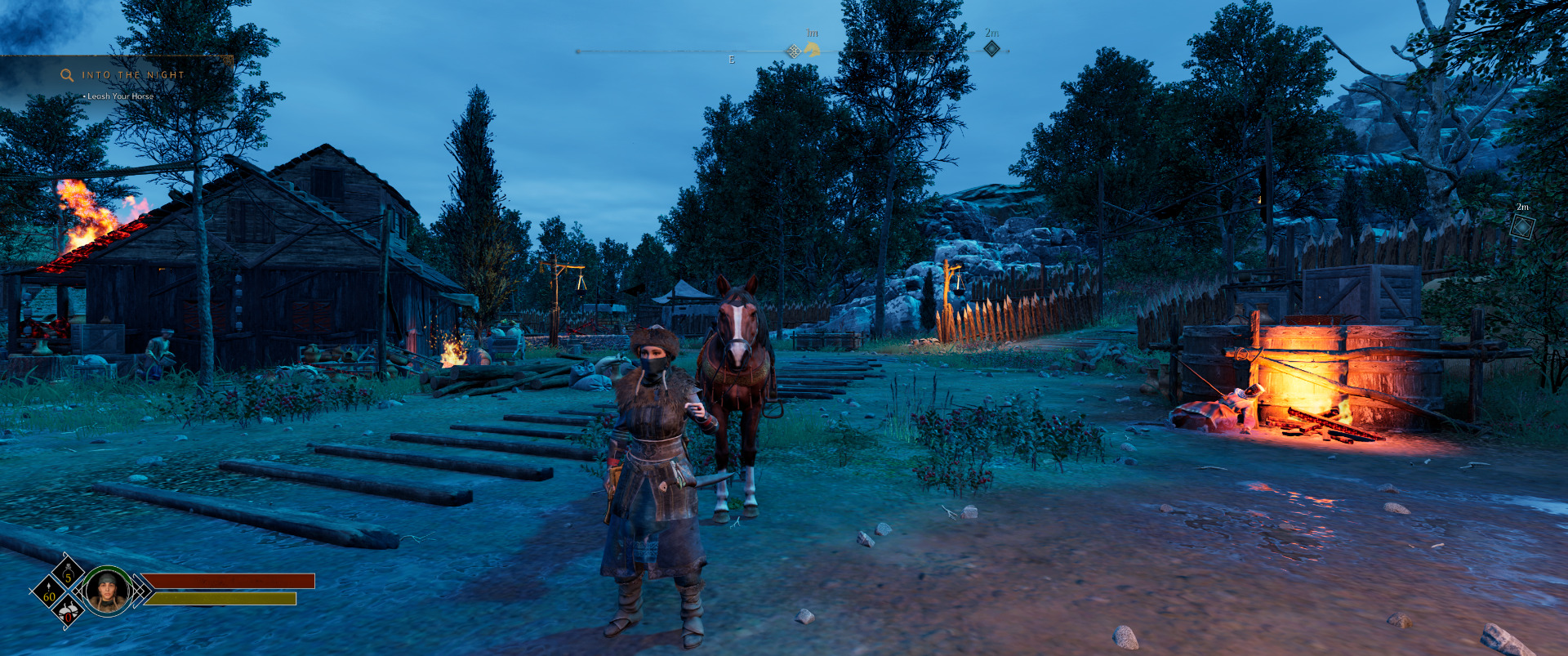Select the arrow ammo slot showing 60
Viewport: 1568px width, 656px height.
point(49,591)
